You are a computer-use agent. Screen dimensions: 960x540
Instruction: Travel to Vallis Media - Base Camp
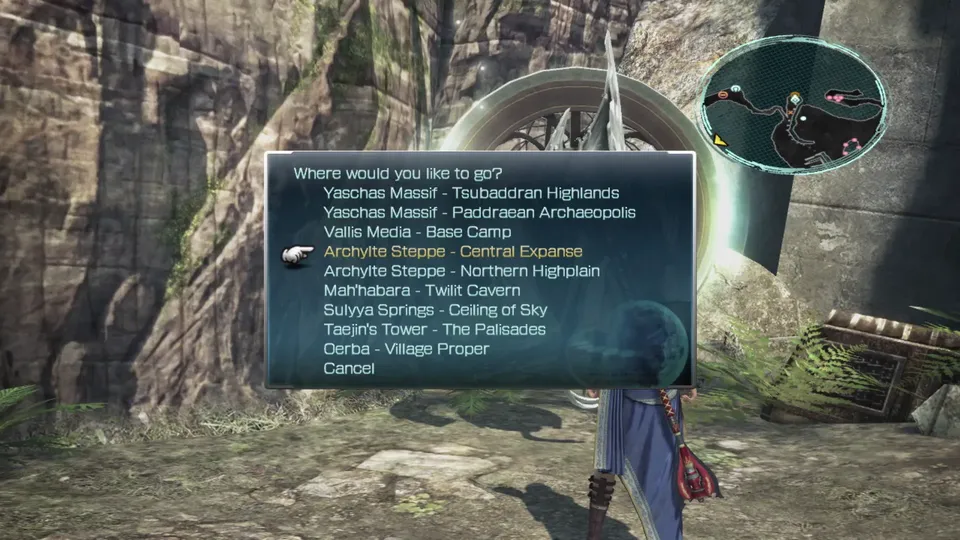click(417, 232)
